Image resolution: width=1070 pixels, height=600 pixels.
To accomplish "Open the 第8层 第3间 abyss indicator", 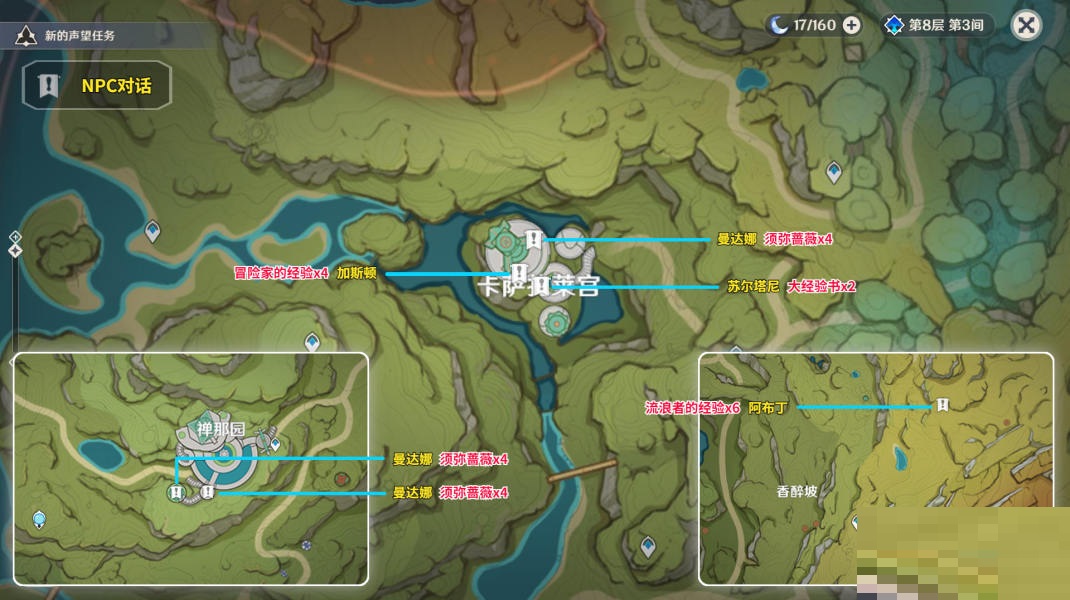I will 936,25.
